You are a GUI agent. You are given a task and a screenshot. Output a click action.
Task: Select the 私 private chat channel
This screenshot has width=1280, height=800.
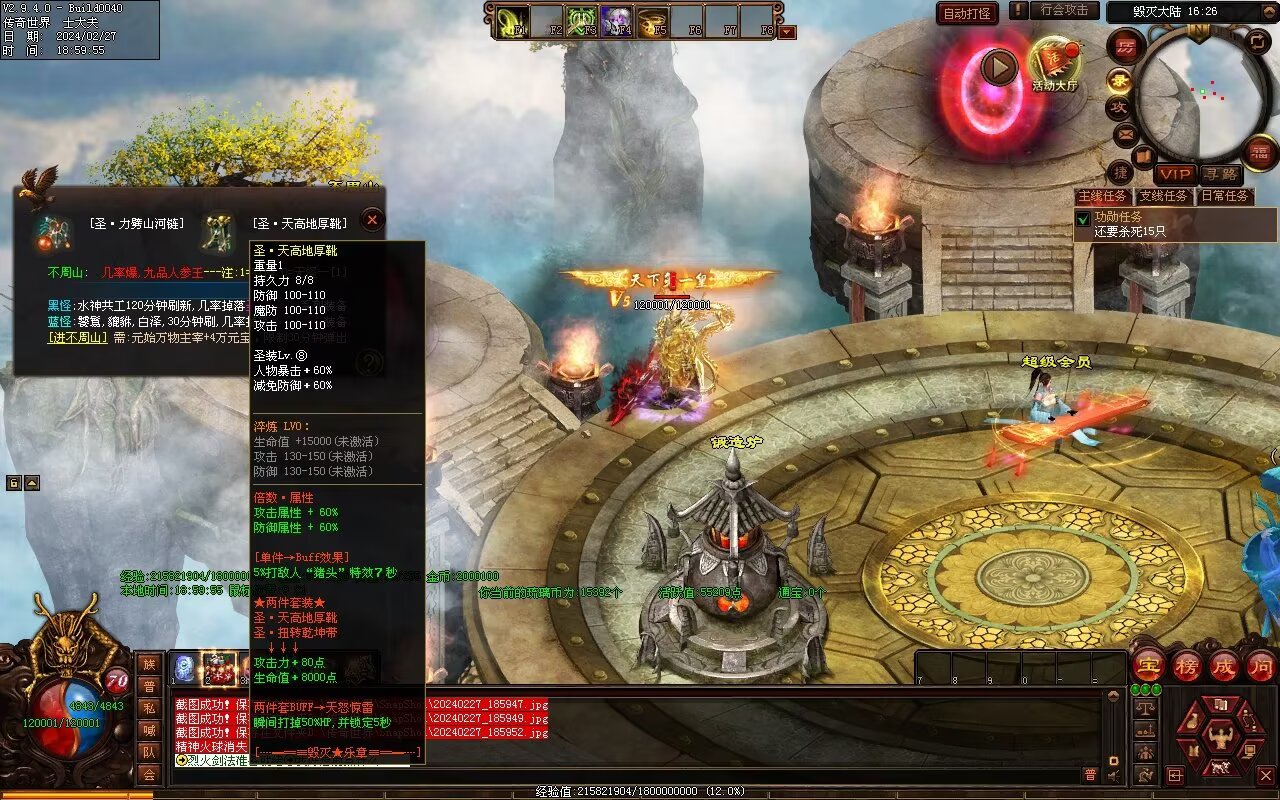pyautogui.click(x=148, y=708)
